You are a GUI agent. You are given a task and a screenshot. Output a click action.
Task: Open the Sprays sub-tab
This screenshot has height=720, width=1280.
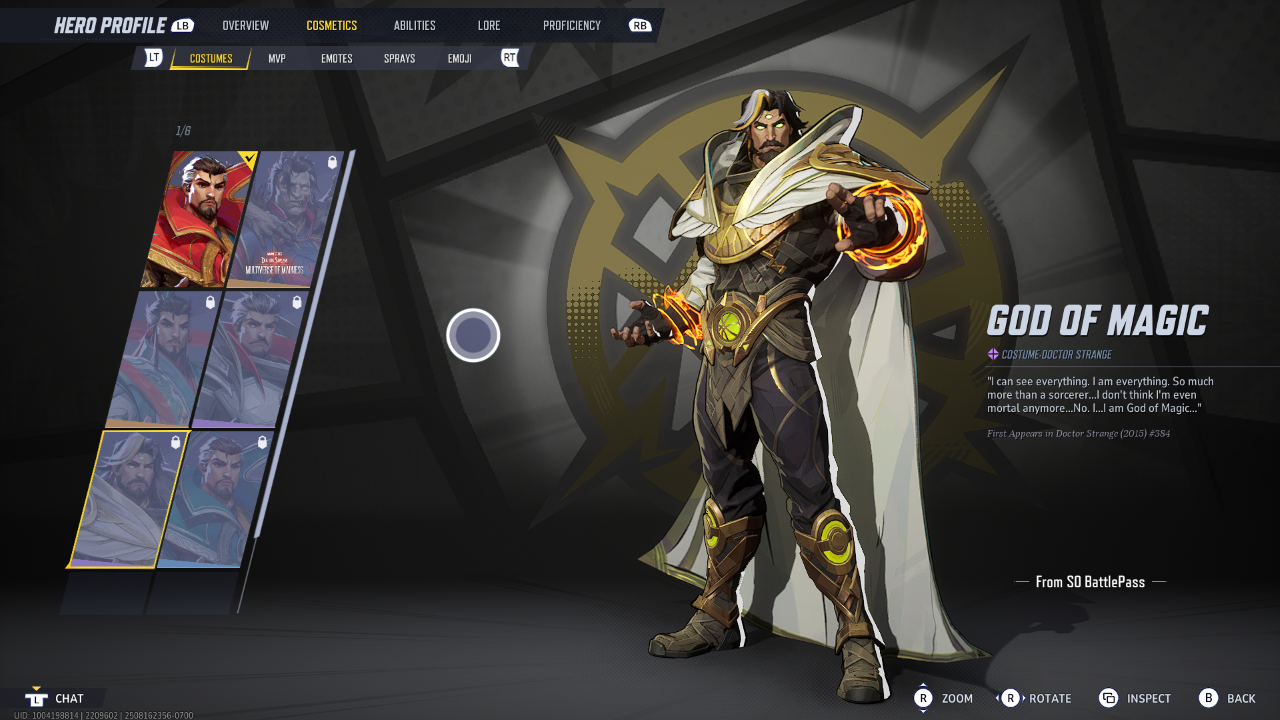pyautogui.click(x=399, y=59)
